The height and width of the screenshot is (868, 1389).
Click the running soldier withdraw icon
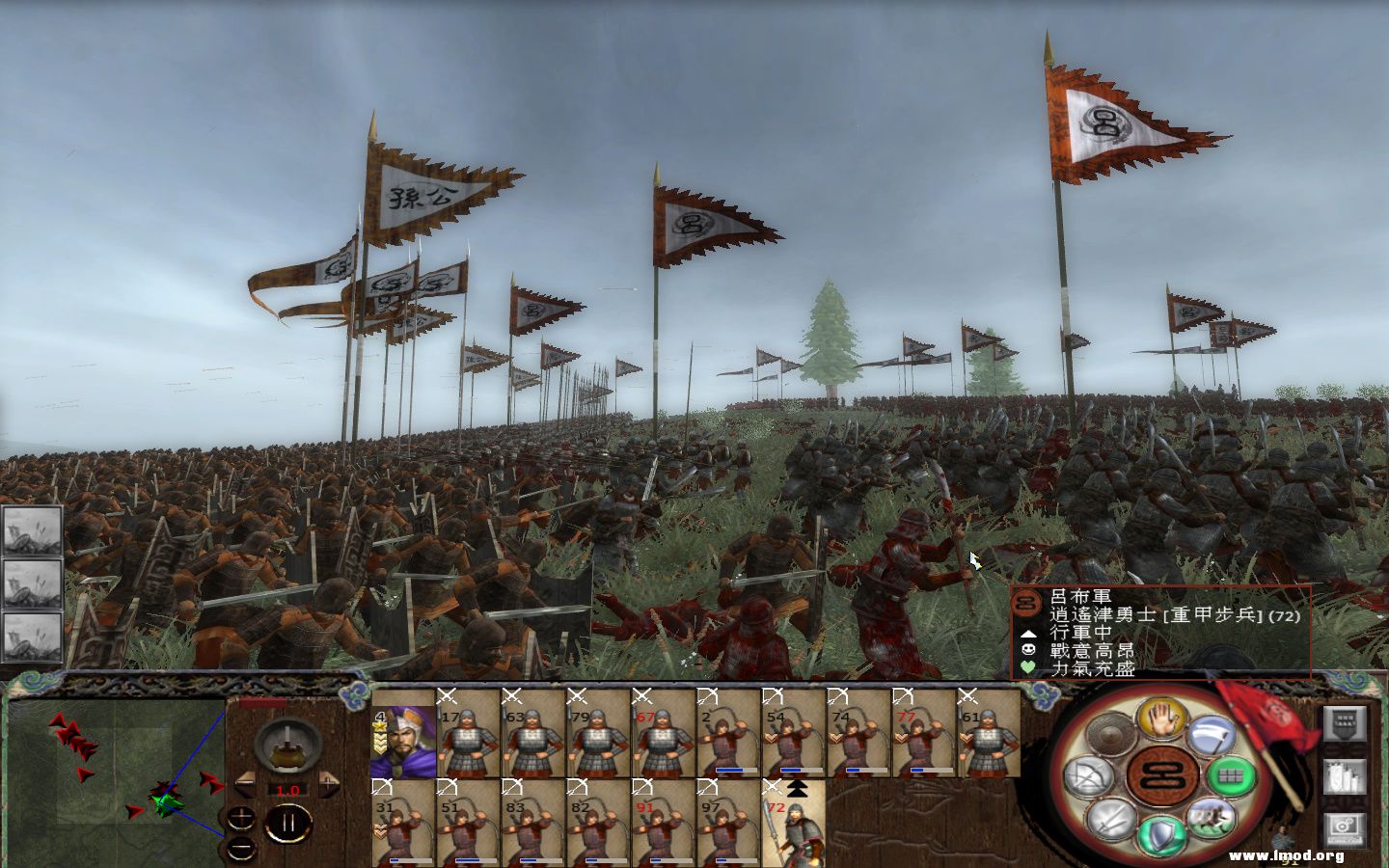pos(1213,818)
